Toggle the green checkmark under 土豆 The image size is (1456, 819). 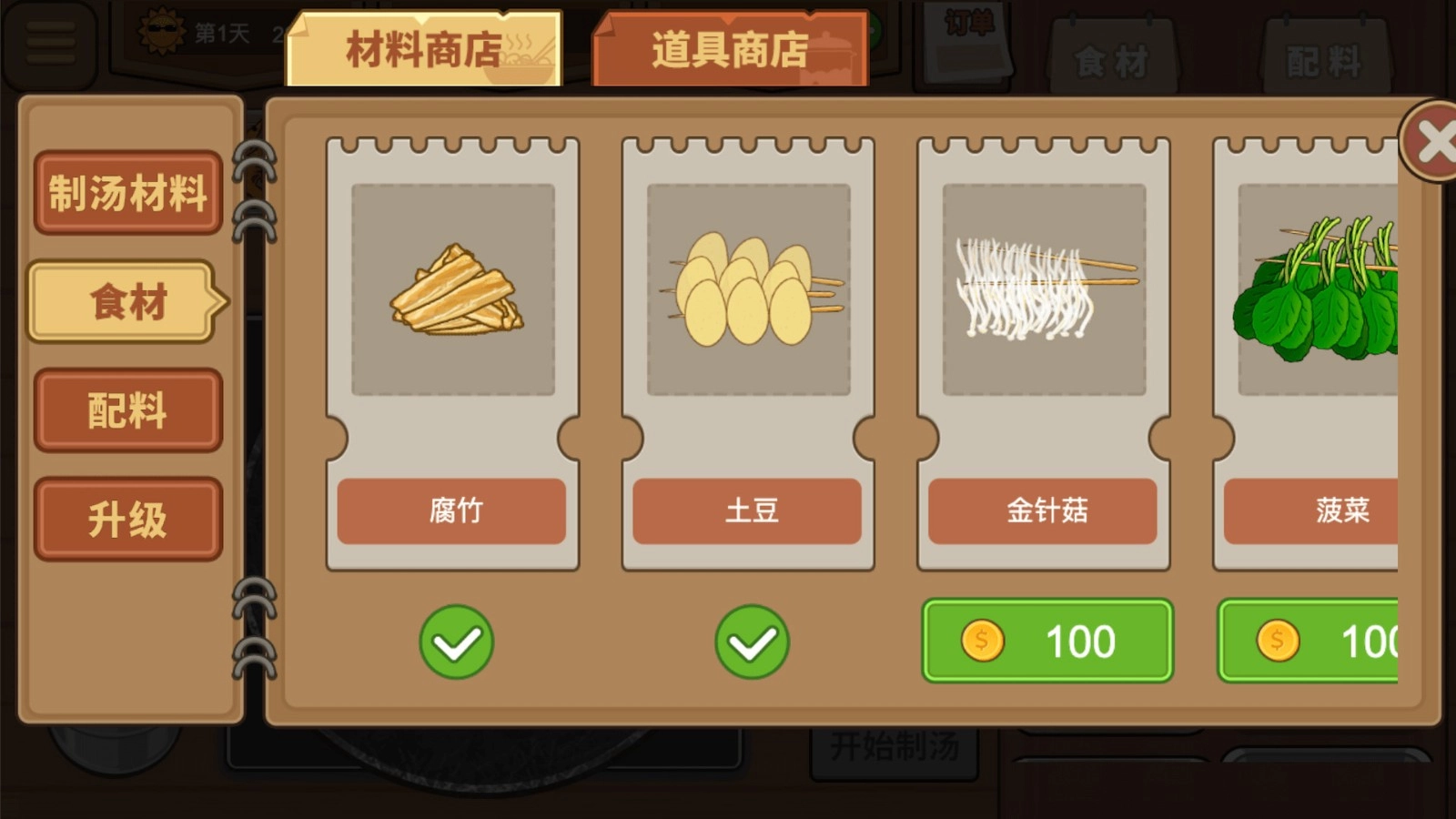750,641
